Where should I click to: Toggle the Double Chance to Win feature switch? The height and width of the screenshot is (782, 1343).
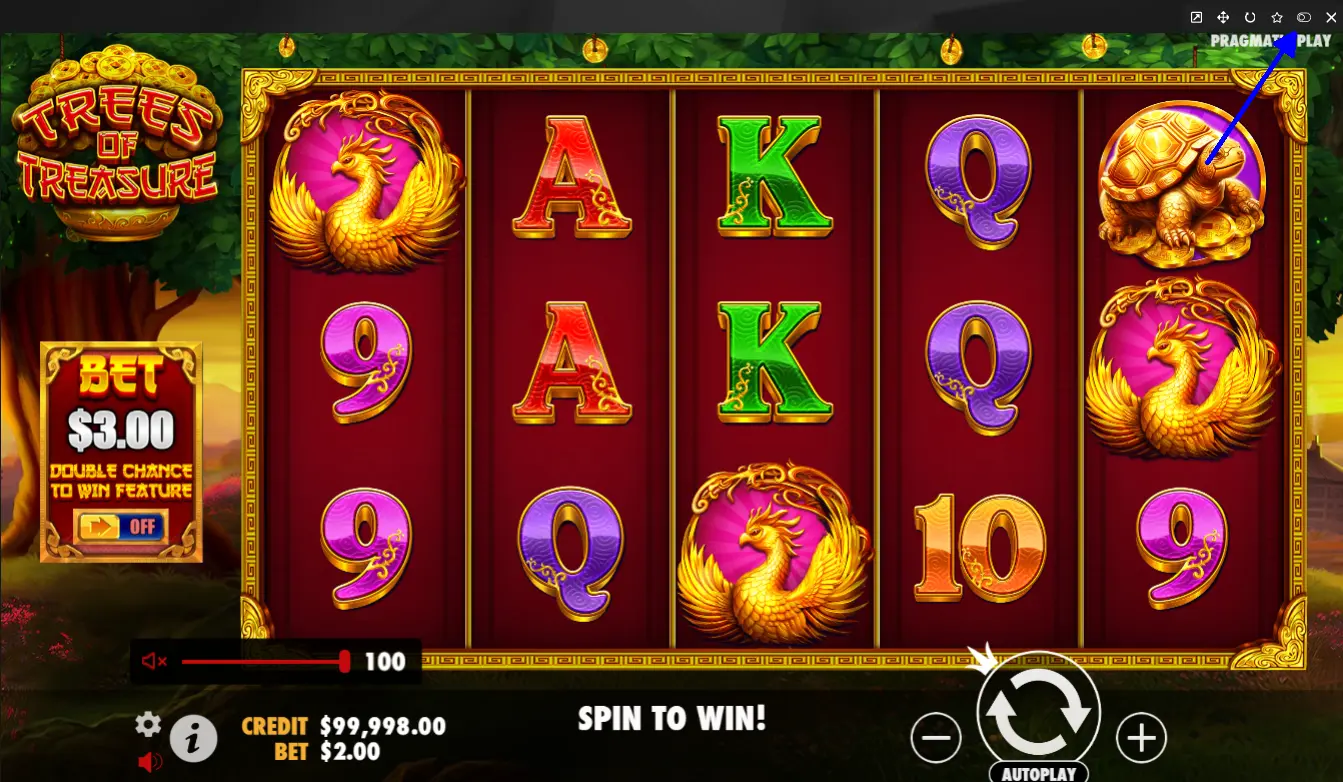[x=120, y=526]
